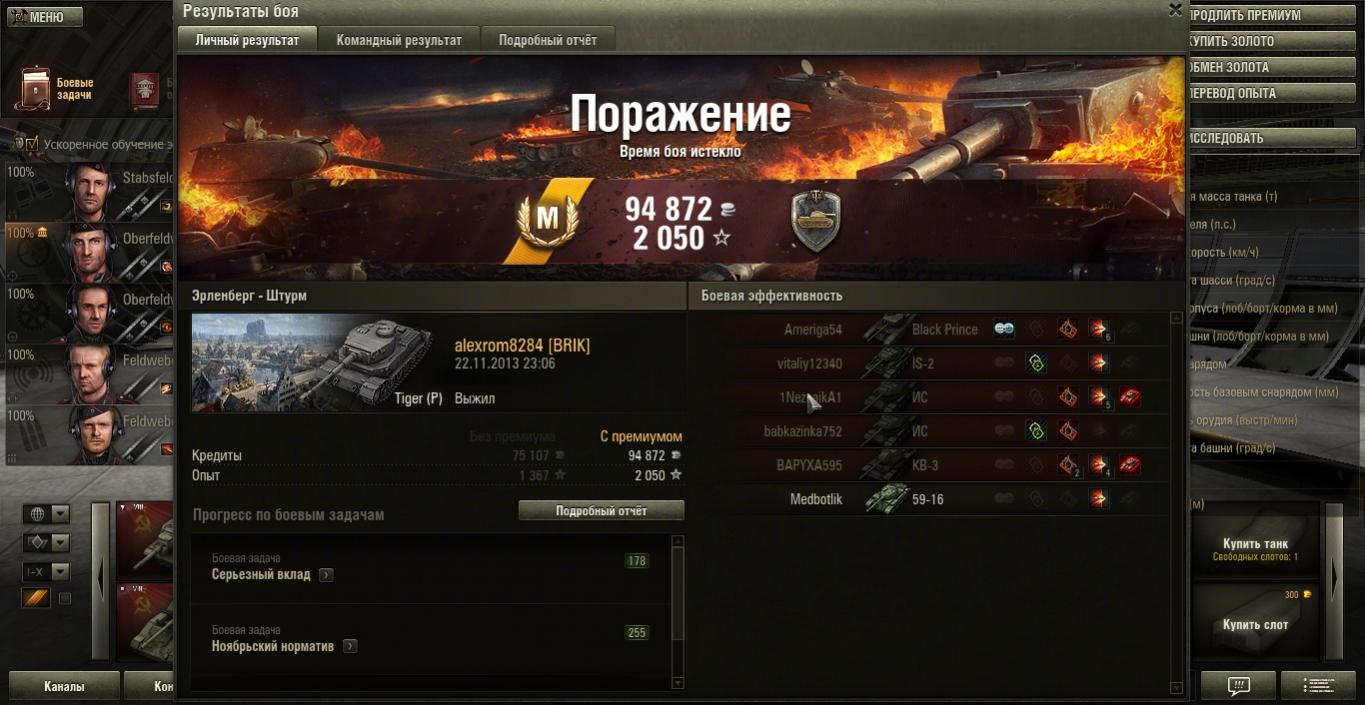
Task: Open the I-X tier filter dropdown
Action: click(47, 572)
